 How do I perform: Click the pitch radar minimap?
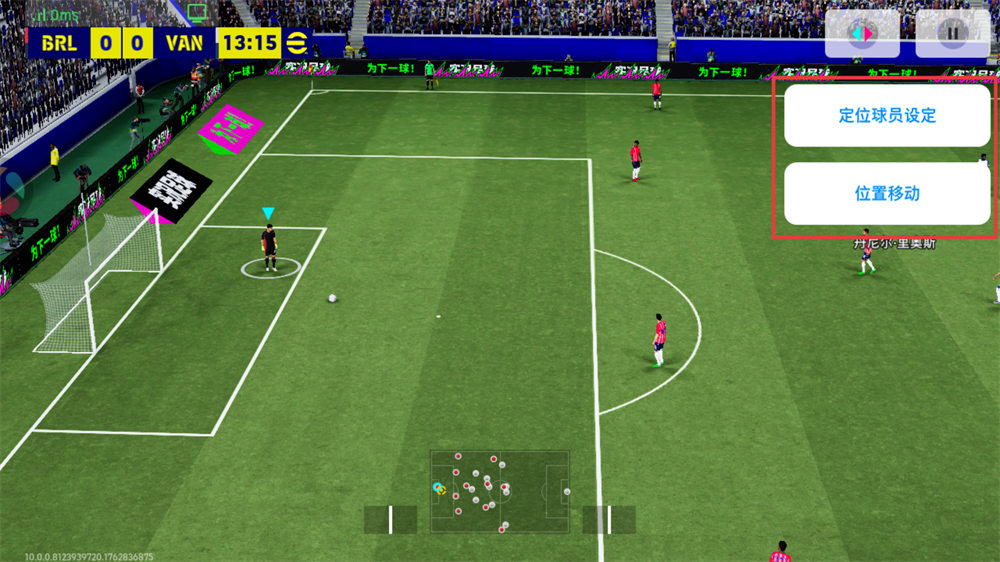pos(499,491)
